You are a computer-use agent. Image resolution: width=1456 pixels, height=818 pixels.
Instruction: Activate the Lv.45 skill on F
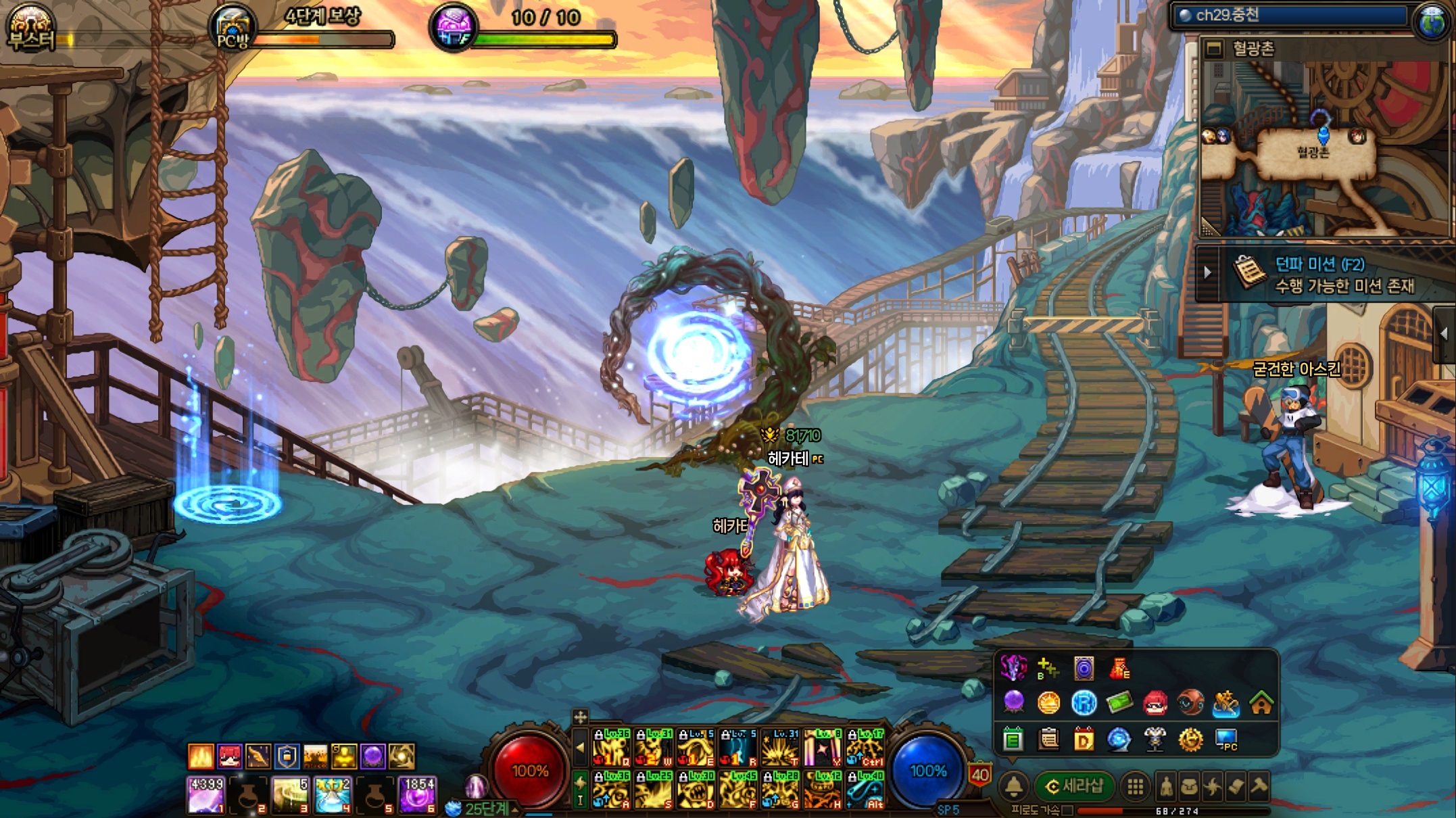coord(736,790)
